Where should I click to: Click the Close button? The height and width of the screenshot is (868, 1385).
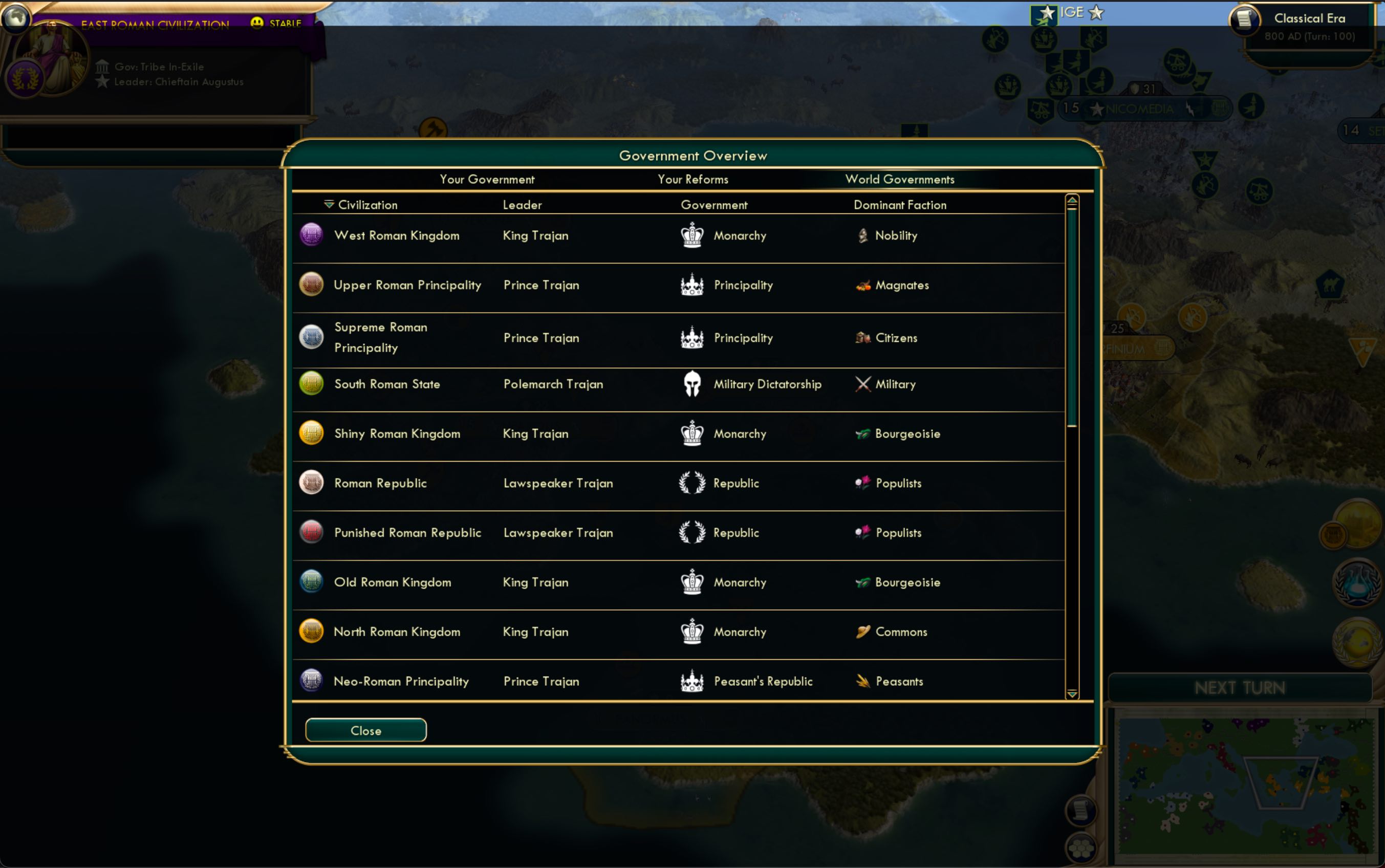click(365, 730)
